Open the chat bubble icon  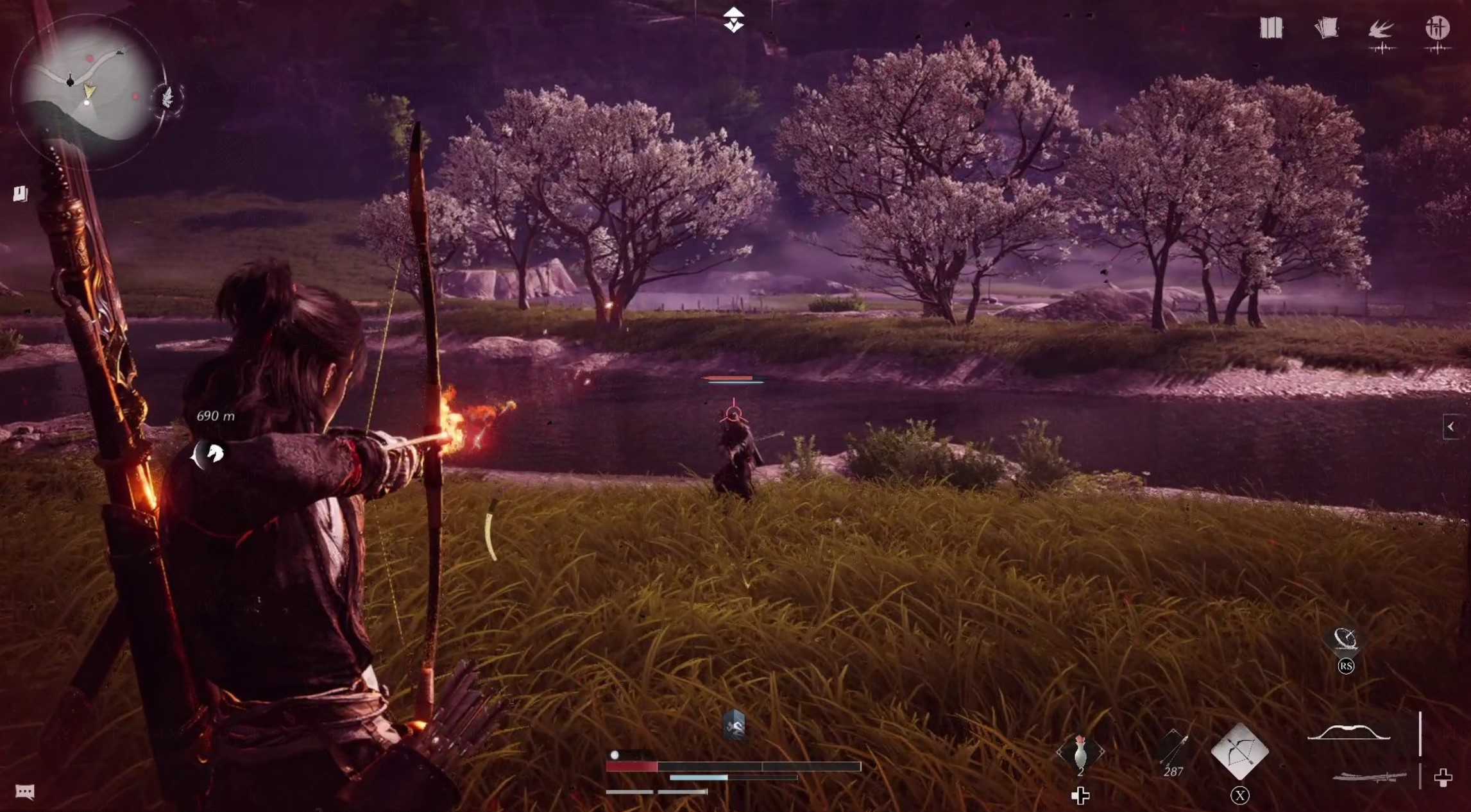[x=24, y=791]
